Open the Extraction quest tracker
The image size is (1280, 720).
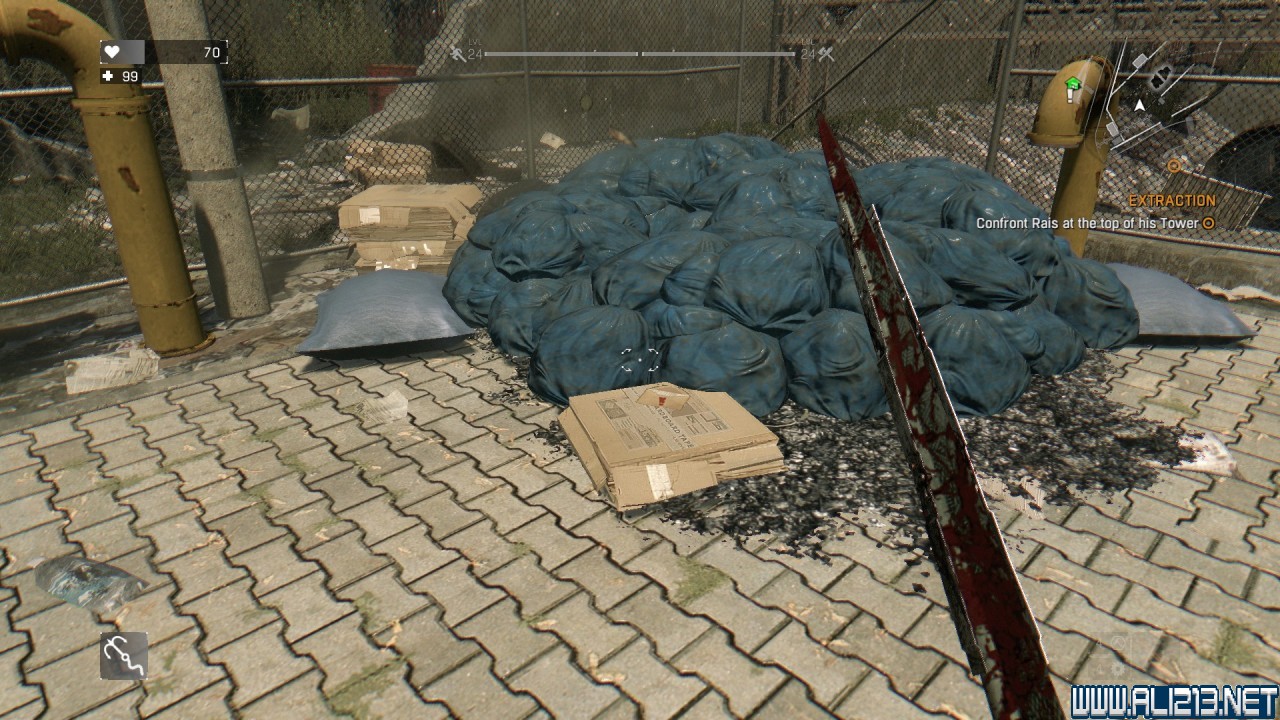pyautogui.click(x=1172, y=201)
